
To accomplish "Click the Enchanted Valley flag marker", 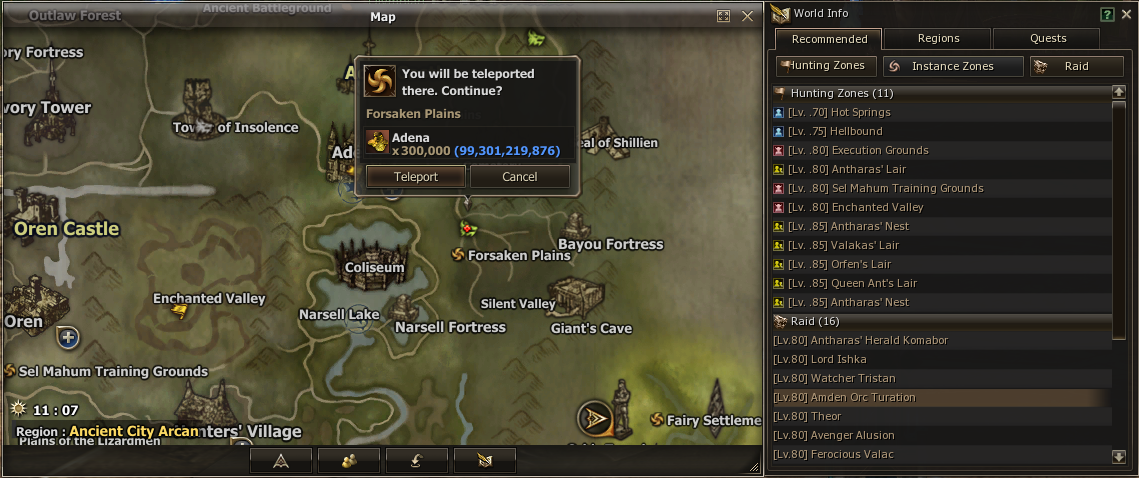I will point(179,312).
